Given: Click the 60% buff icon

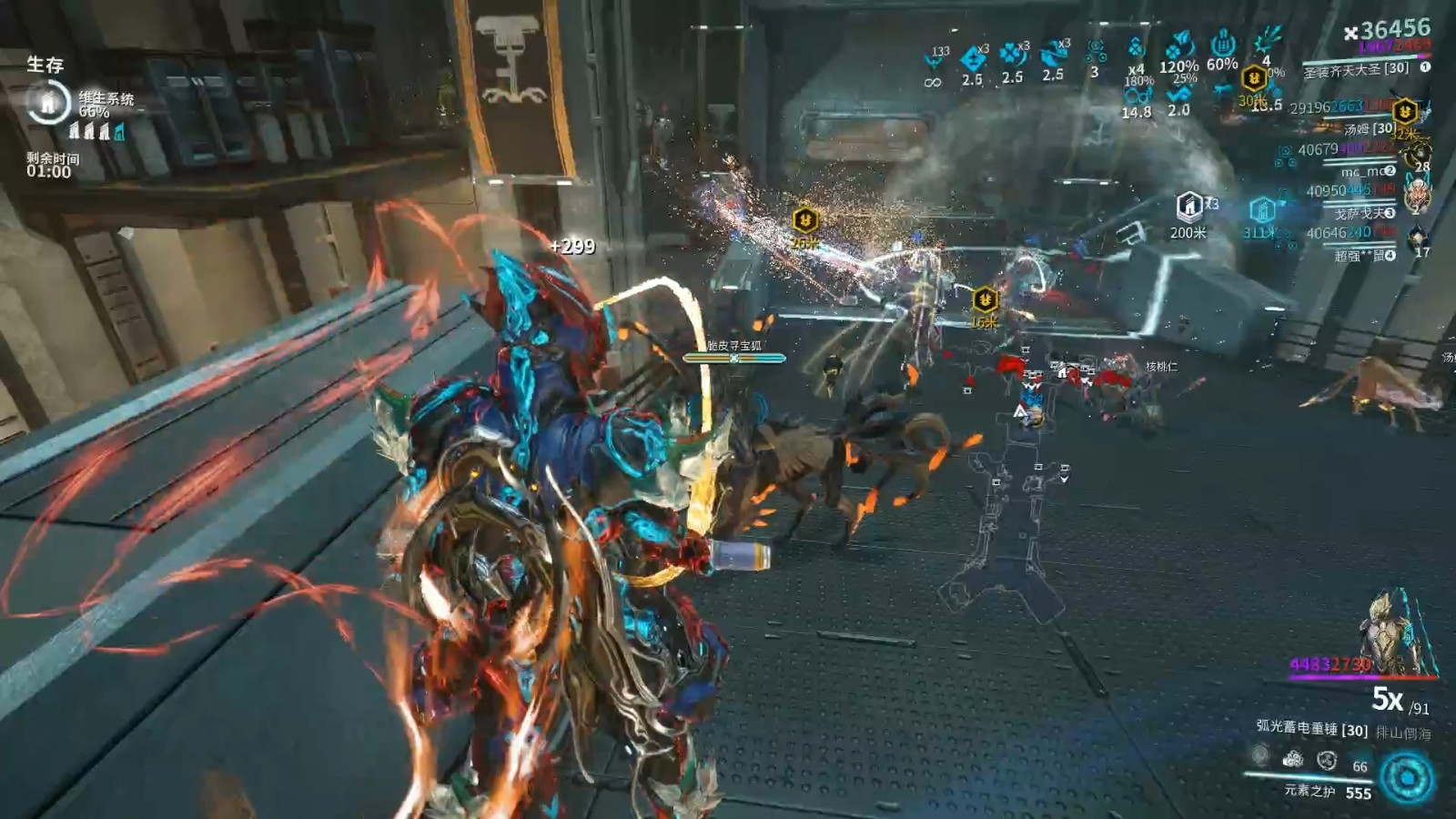Looking at the screenshot, I should pos(1222,43).
